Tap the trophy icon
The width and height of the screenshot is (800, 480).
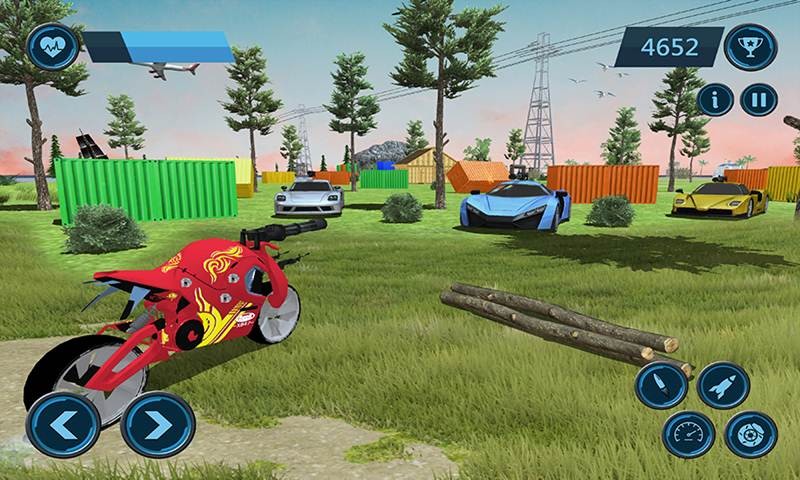[x=750, y=46]
